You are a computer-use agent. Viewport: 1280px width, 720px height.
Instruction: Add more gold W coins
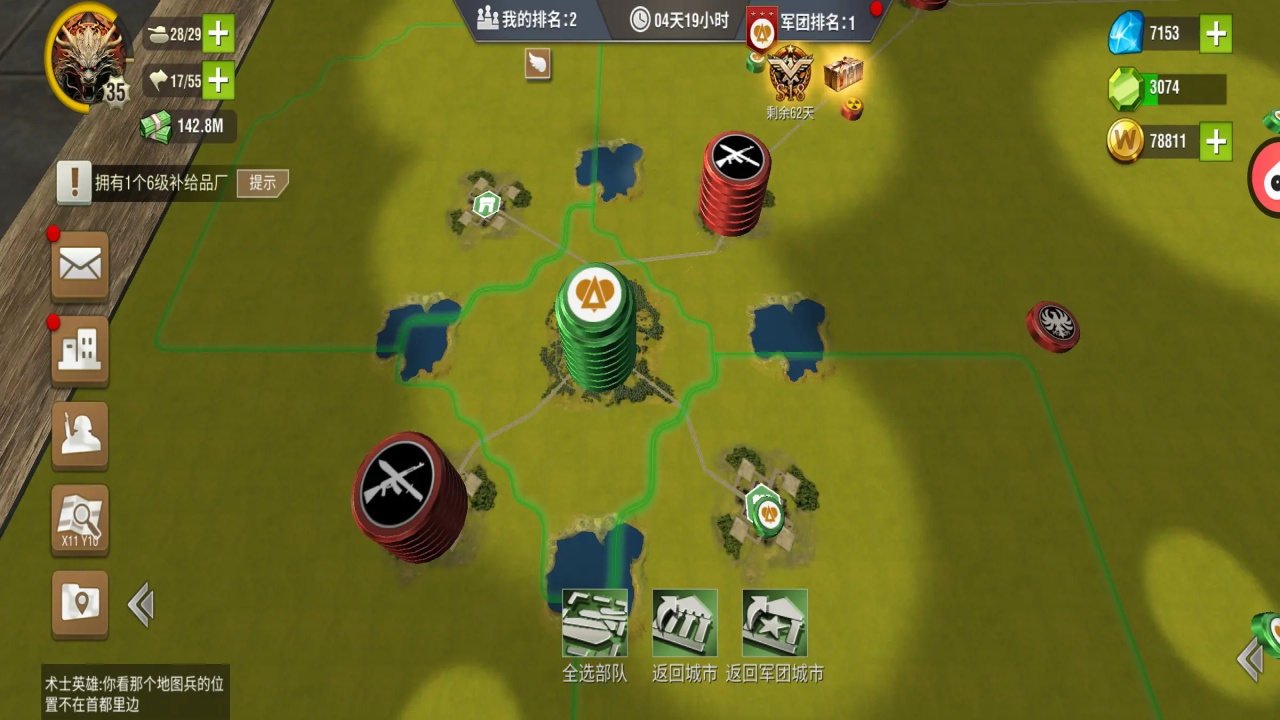click(1216, 142)
